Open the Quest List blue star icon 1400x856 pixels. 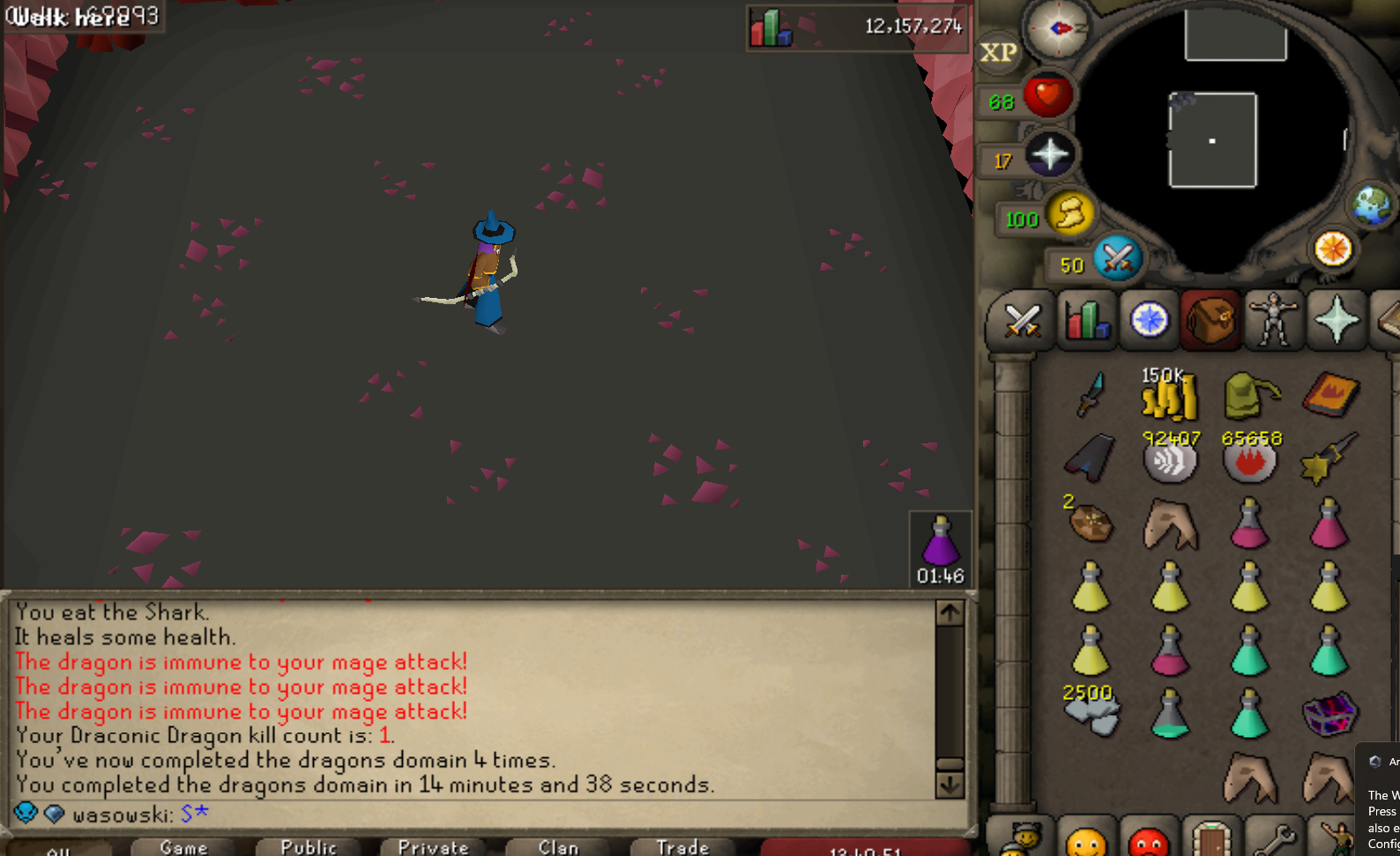coord(1148,320)
